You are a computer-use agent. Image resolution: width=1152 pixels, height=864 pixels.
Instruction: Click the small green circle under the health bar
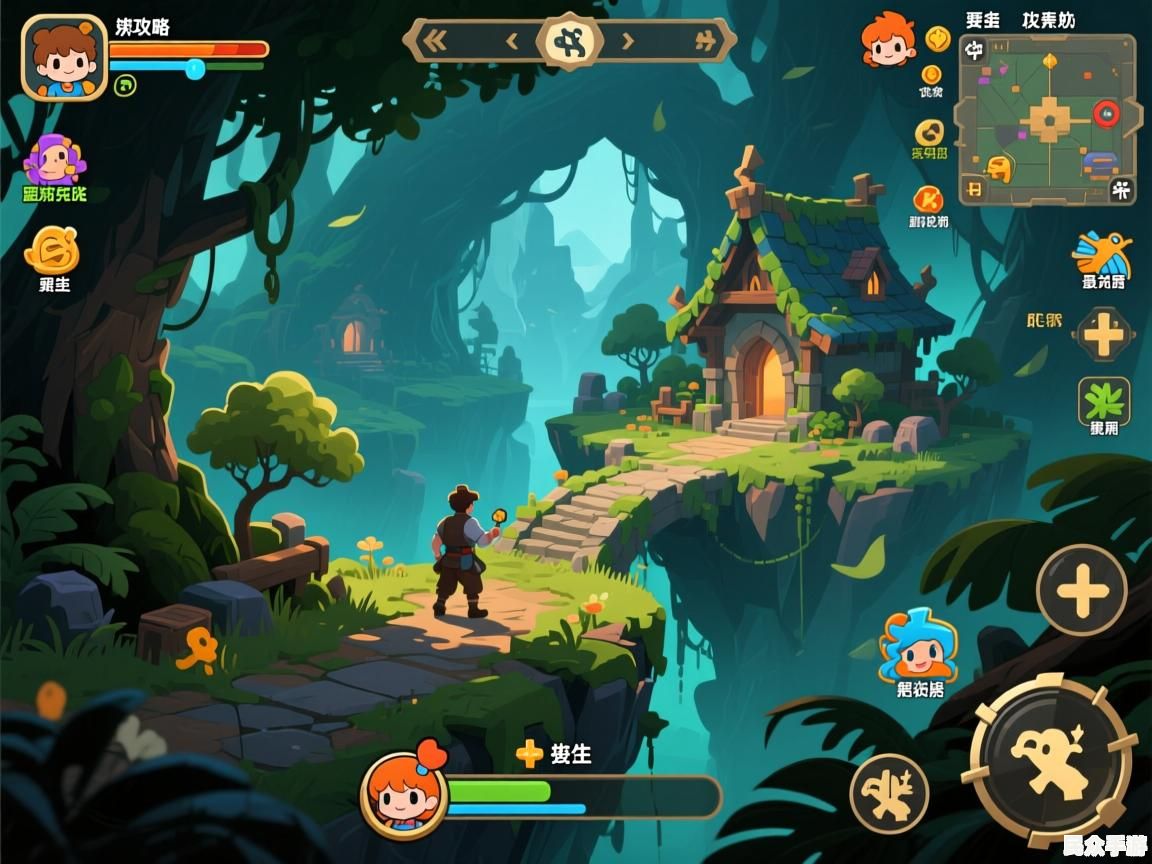click(x=125, y=86)
